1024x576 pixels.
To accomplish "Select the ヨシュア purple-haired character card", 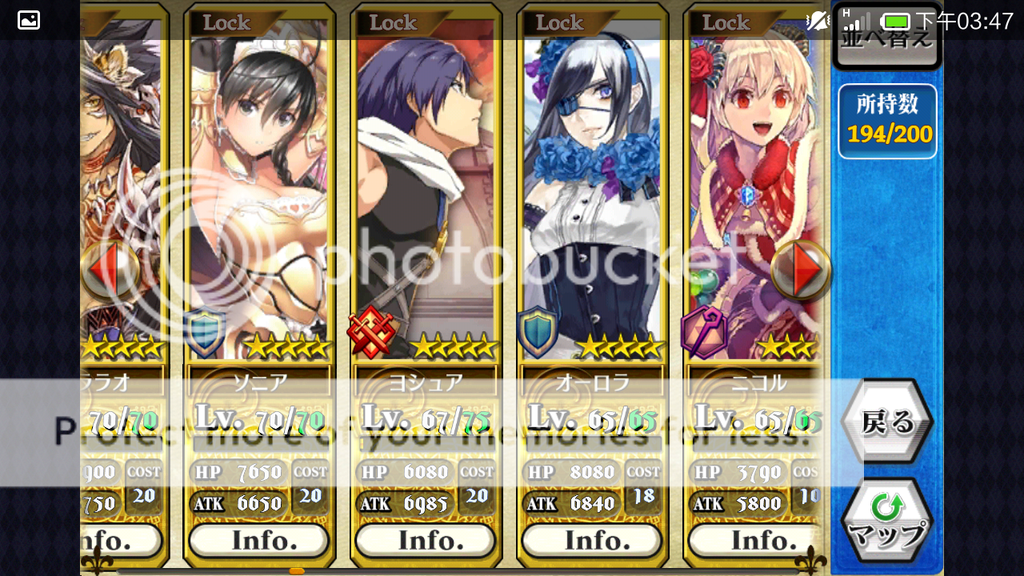I will coord(425,190).
